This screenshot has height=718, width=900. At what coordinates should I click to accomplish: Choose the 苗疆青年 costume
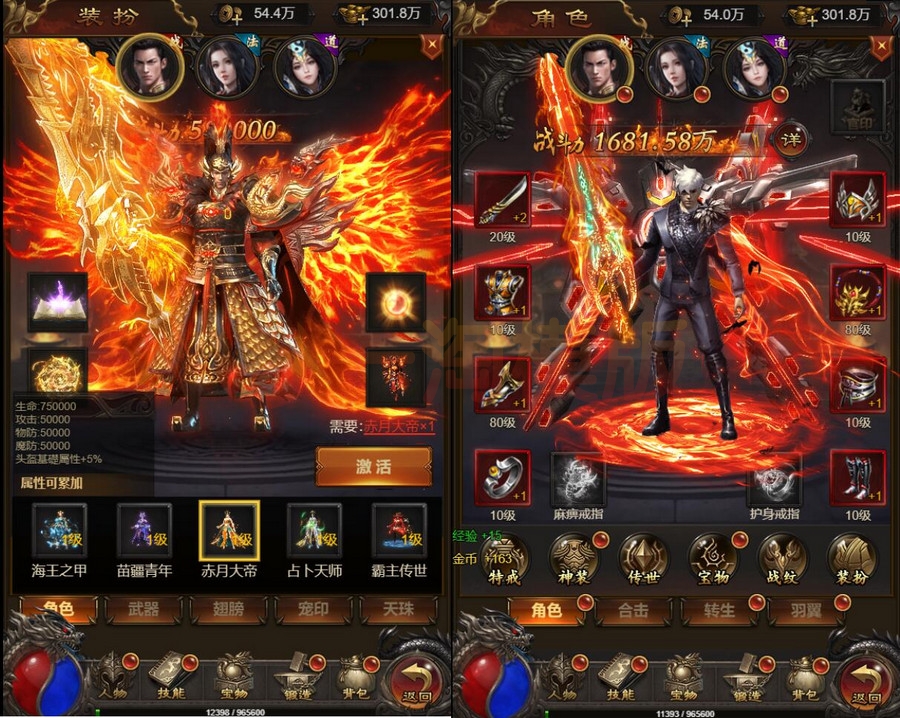(x=145, y=532)
